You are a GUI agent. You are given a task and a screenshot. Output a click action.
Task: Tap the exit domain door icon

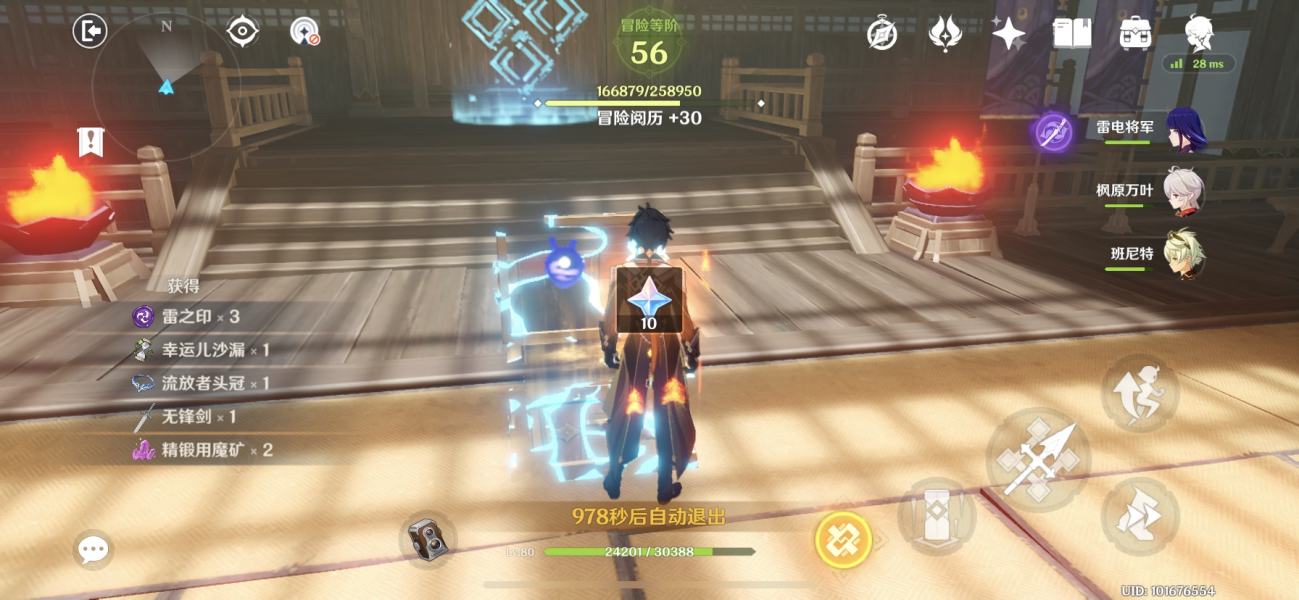pos(90,32)
